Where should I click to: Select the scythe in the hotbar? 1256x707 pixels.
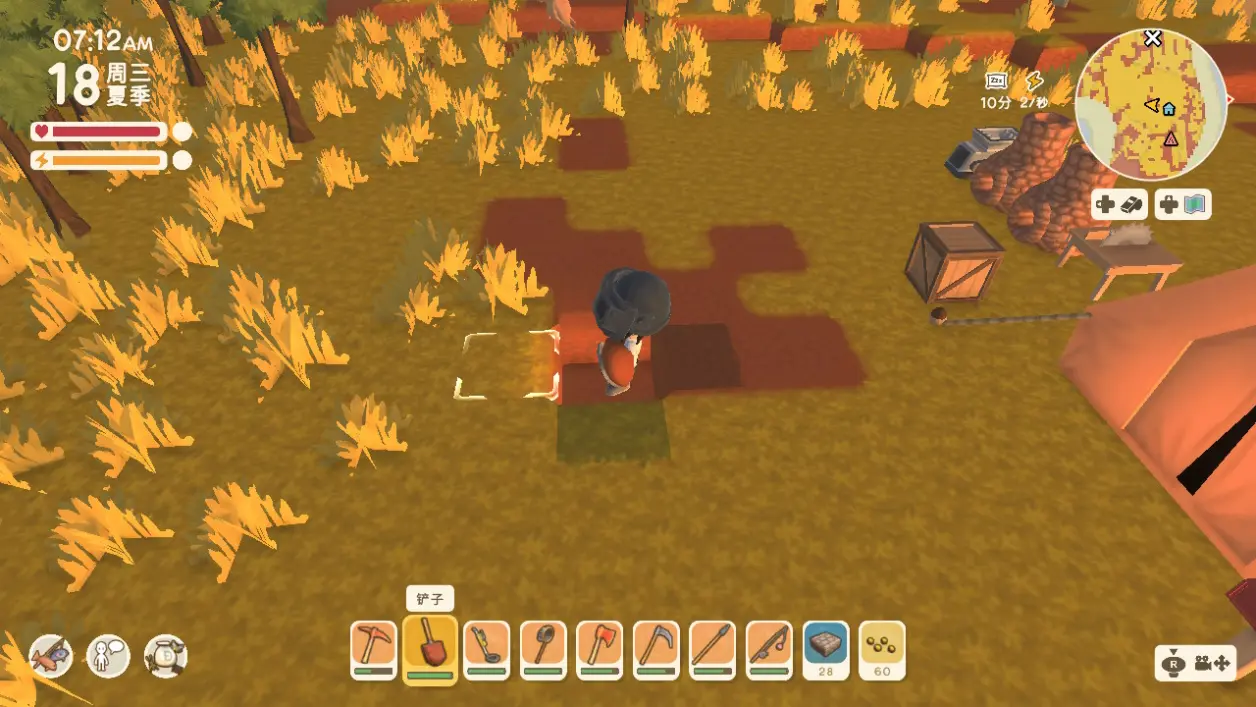point(656,649)
